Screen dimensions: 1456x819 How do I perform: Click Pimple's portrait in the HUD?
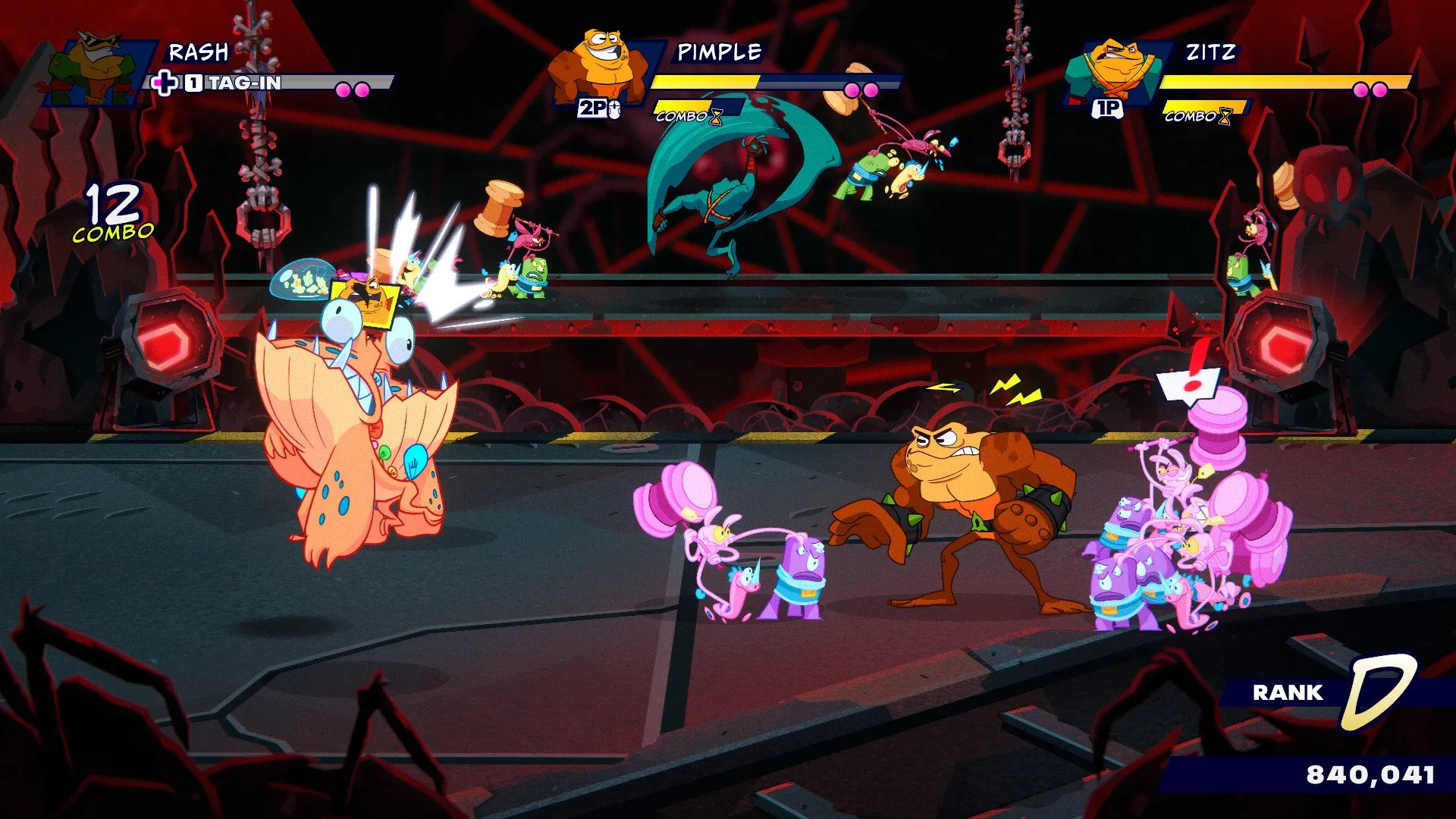click(x=601, y=67)
